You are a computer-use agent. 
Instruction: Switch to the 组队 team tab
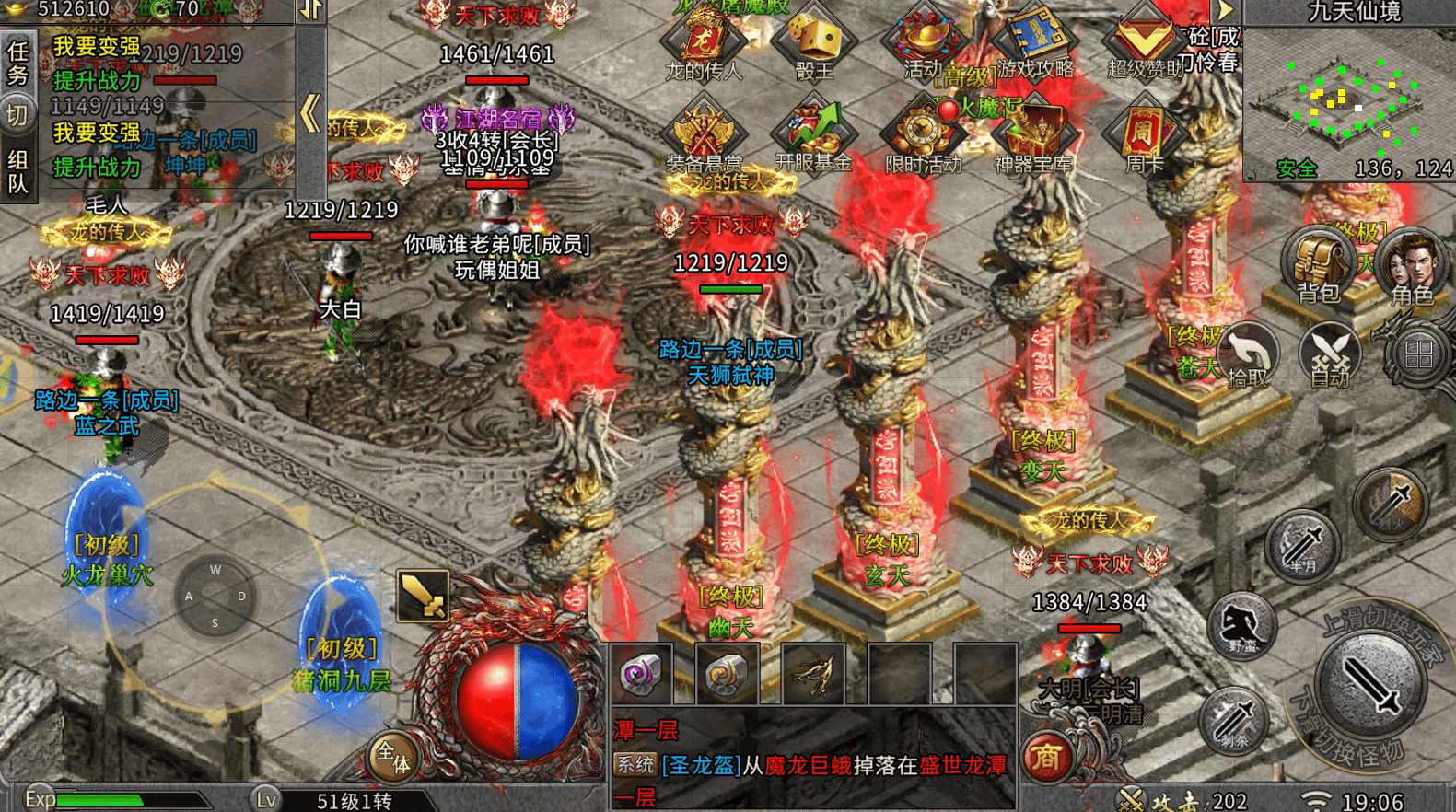pyautogui.click(x=17, y=172)
